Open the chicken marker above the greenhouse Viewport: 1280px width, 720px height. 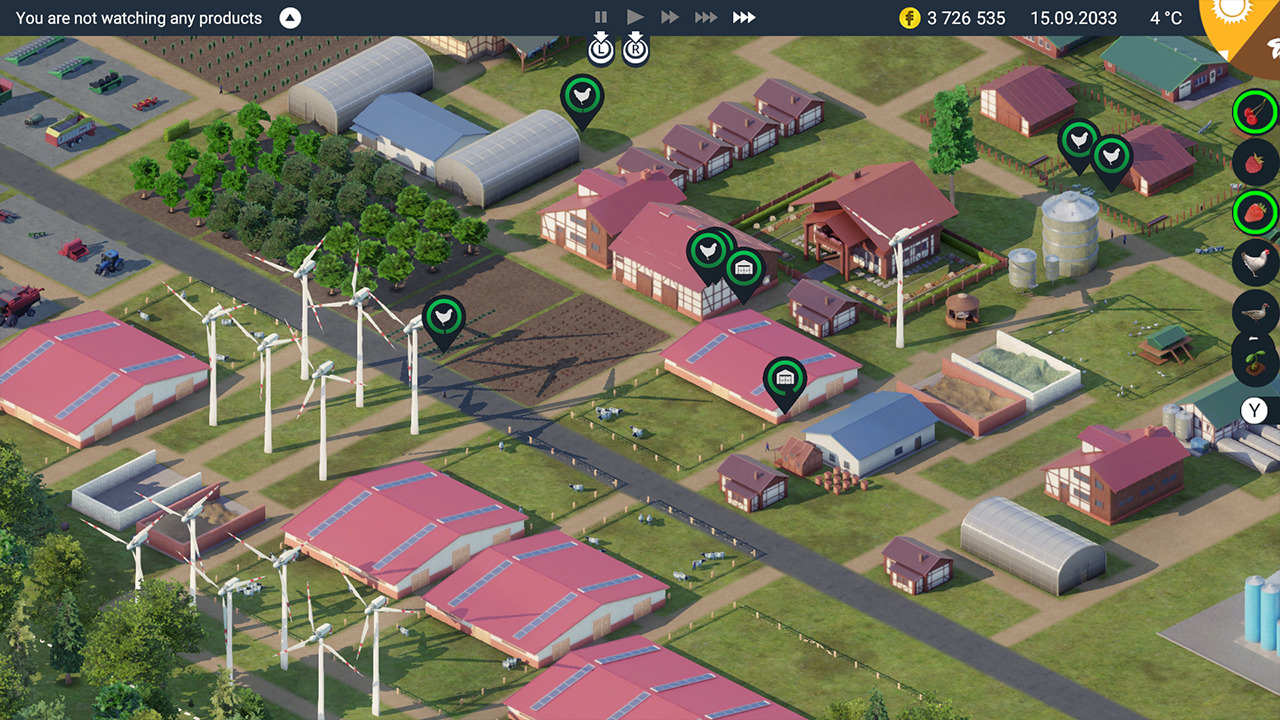point(582,97)
